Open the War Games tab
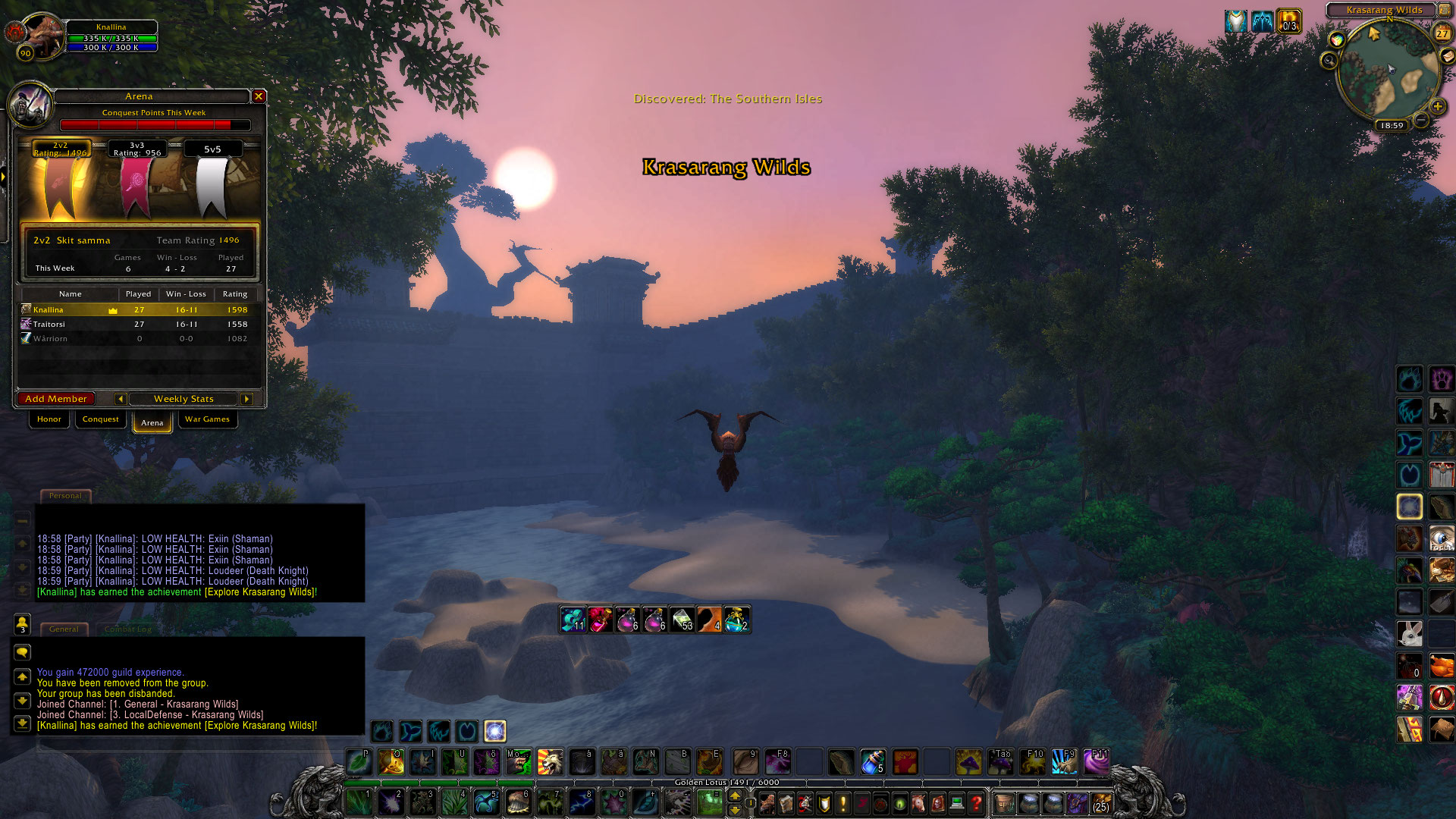 (207, 419)
